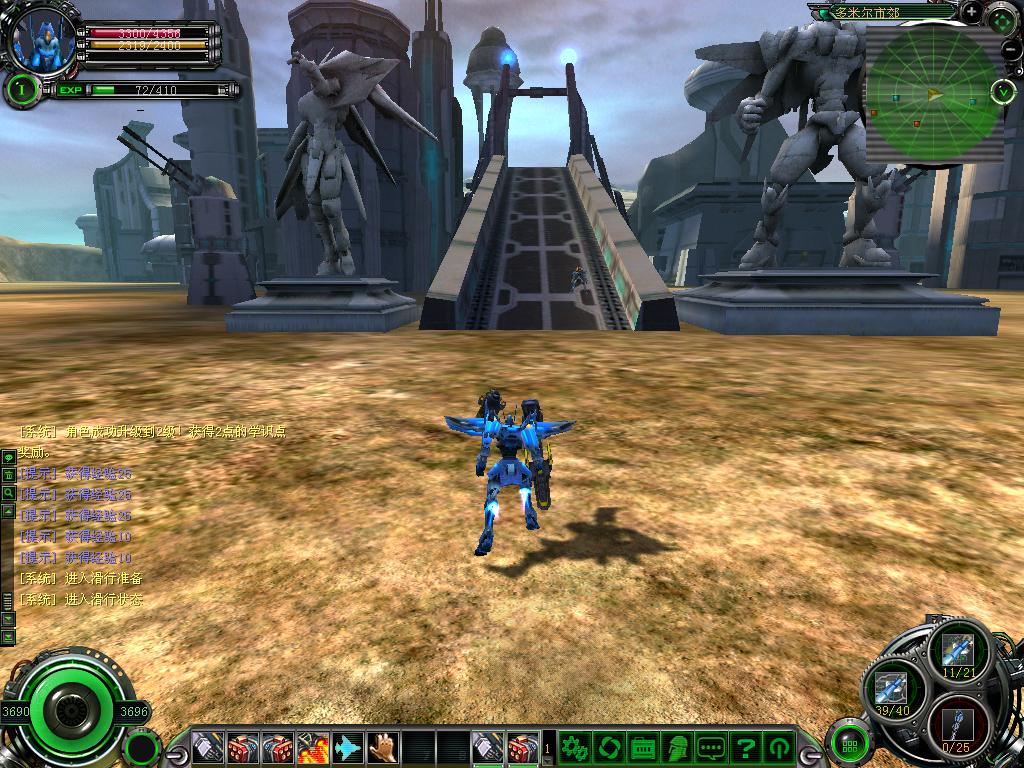This screenshot has height=768, width=1024.
Task: Open the gears settings menu button
Action: coord(574,746)
